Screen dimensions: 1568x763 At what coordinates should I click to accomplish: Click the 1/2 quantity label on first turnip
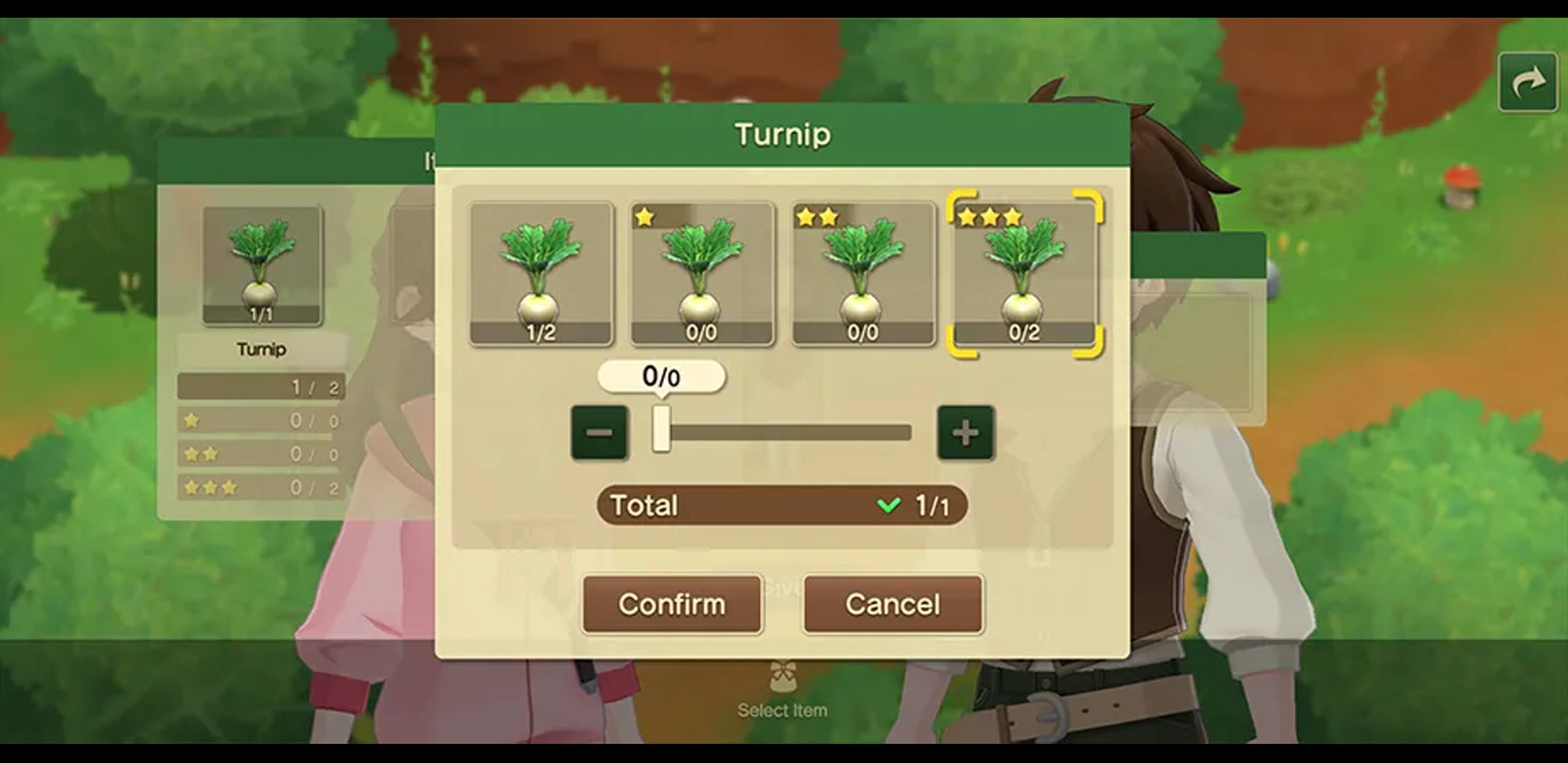coord(540,329)
